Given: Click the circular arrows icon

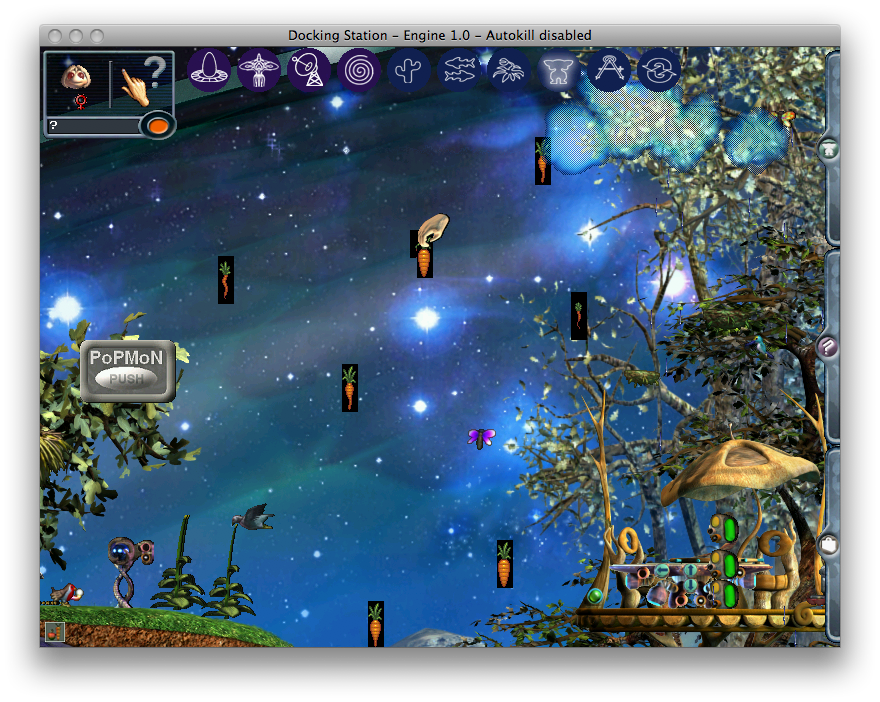Looking at the screenshot, I should click(x=659, y=70).
